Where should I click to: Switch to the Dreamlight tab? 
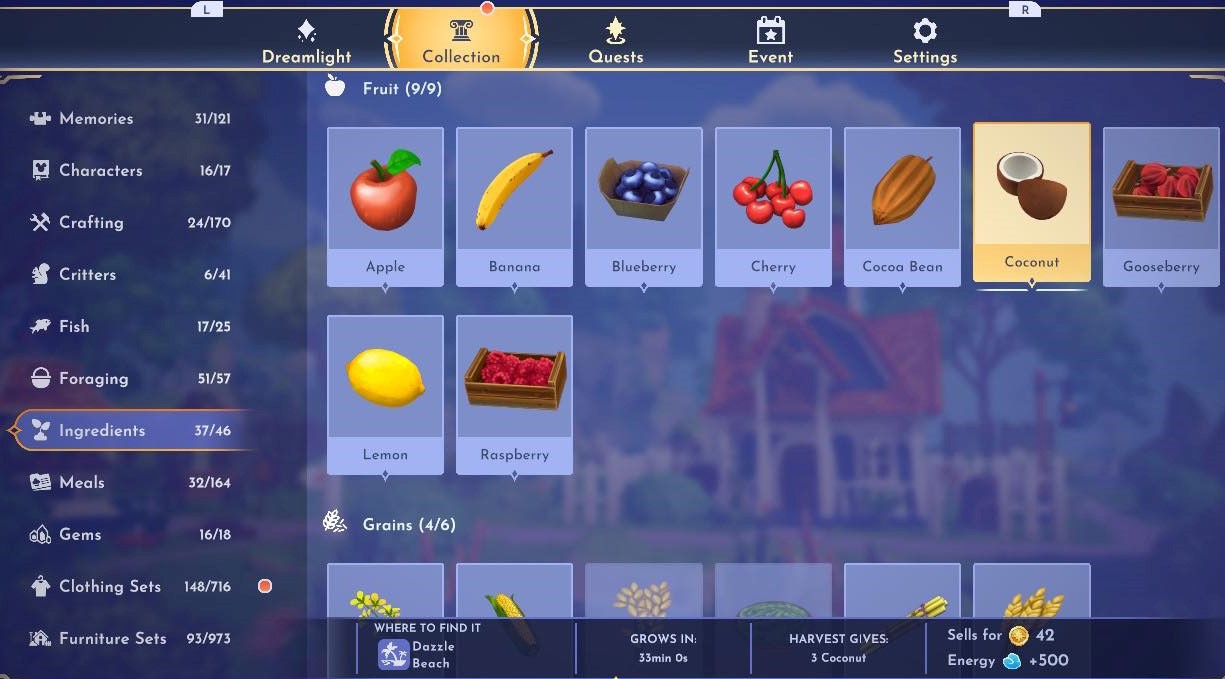(x=307, y=43)
